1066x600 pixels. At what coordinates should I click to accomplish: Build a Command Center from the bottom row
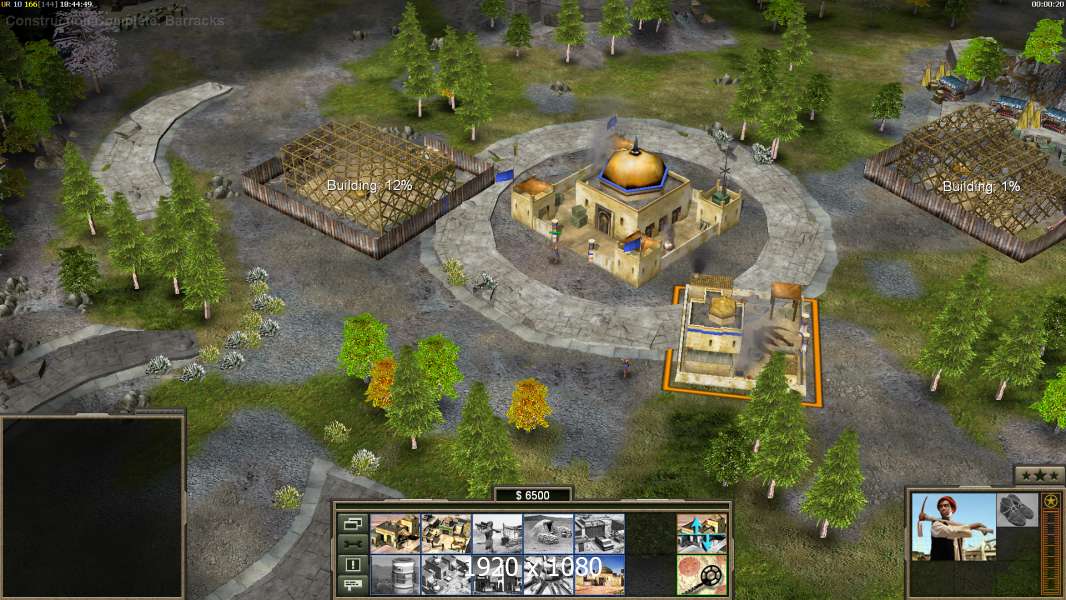tap(599, 575)
